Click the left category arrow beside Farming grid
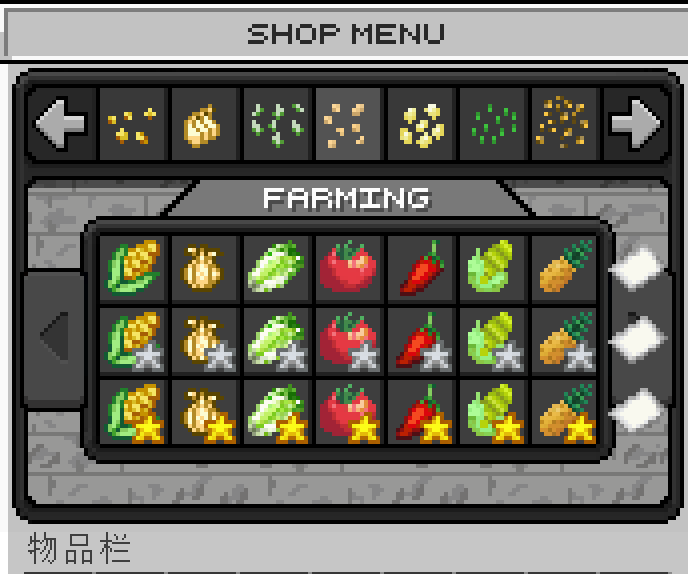This screenshot has height=574, width=688. click(53, 338)
